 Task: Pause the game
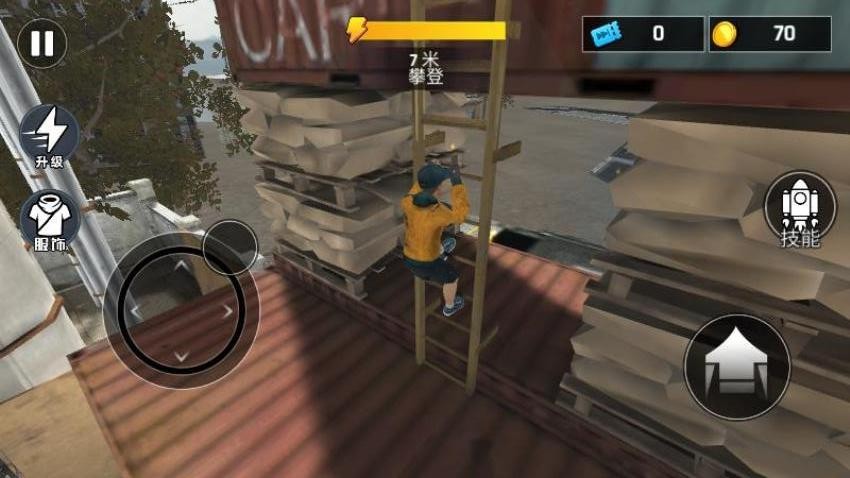coord(42,44)
